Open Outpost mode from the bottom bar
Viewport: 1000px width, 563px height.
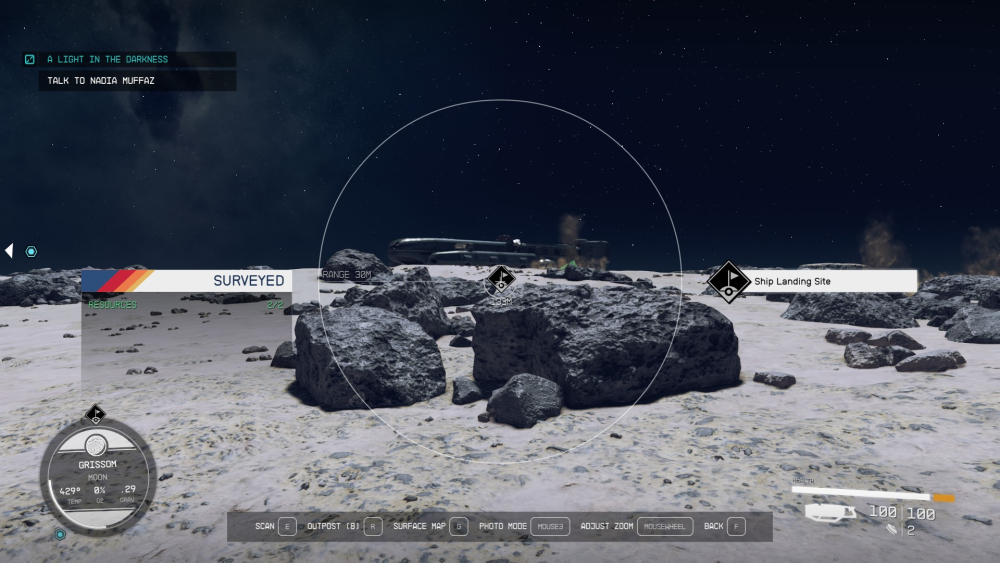coord(344,526)
